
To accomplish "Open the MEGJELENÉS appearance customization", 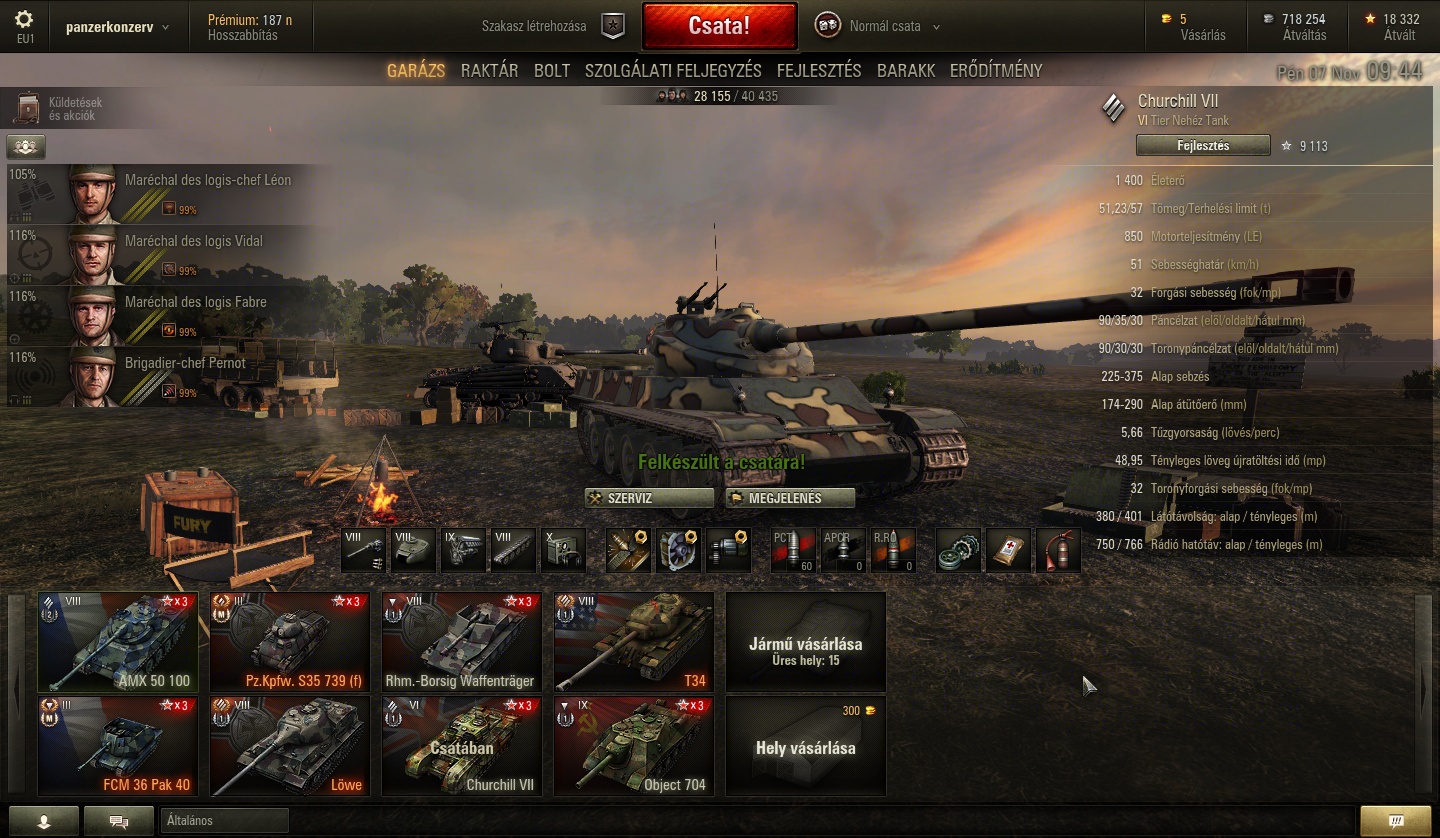I will pos(790,498).
